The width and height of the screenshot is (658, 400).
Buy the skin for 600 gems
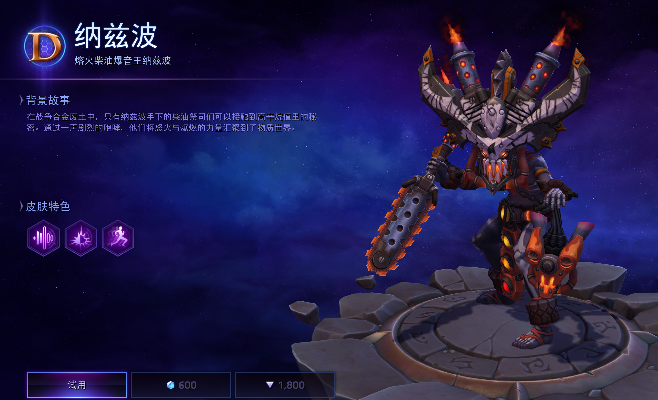180,385
